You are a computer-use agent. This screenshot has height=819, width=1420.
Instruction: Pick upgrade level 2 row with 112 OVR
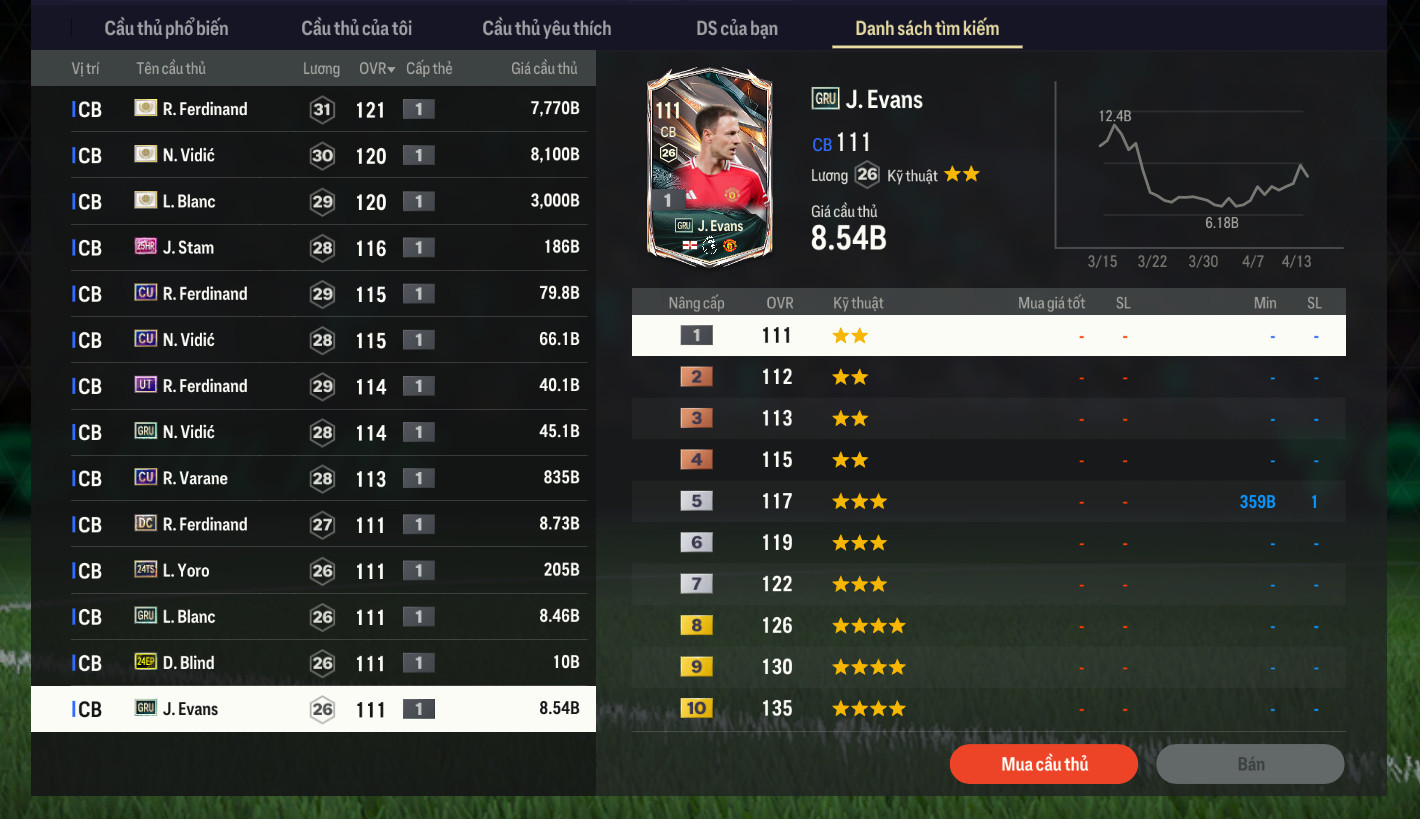tap(988, 377)
